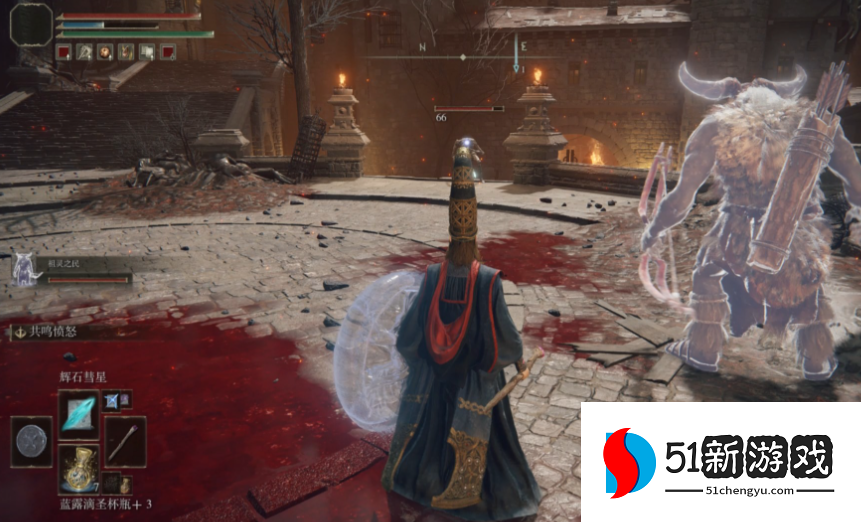Select the staff right-hand weapon slot
The image size is (861, 522).
pos(125,440)
